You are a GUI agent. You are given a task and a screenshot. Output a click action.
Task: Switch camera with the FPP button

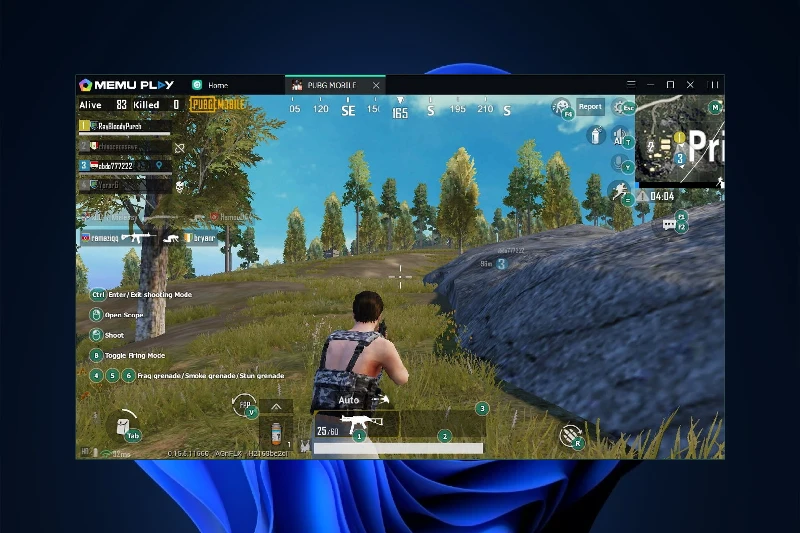click(x=244, y=405)
